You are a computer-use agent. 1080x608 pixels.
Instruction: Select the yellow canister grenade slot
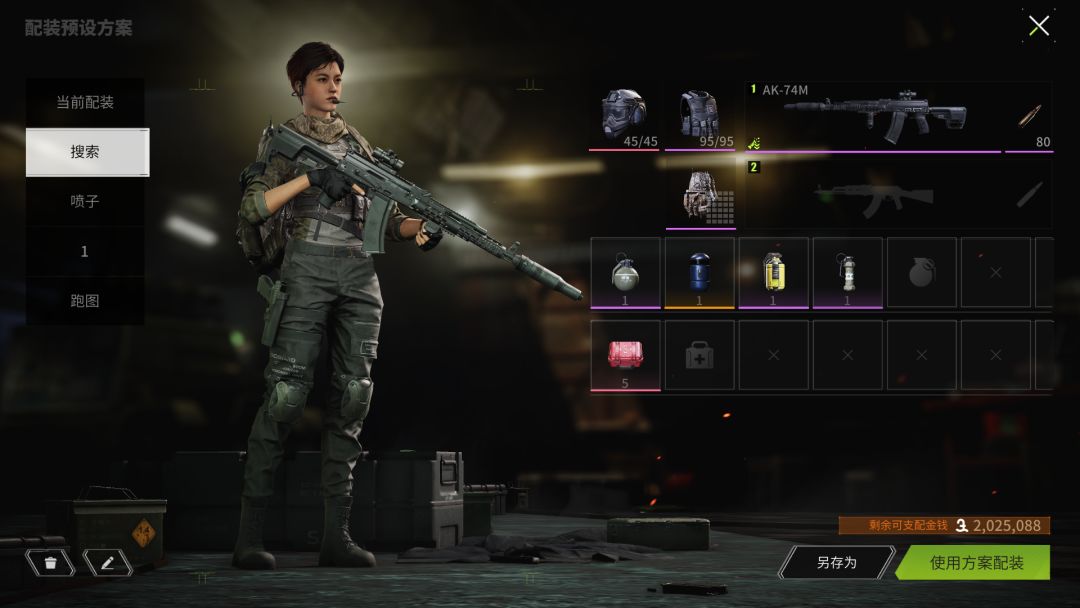tap(773, 272)
